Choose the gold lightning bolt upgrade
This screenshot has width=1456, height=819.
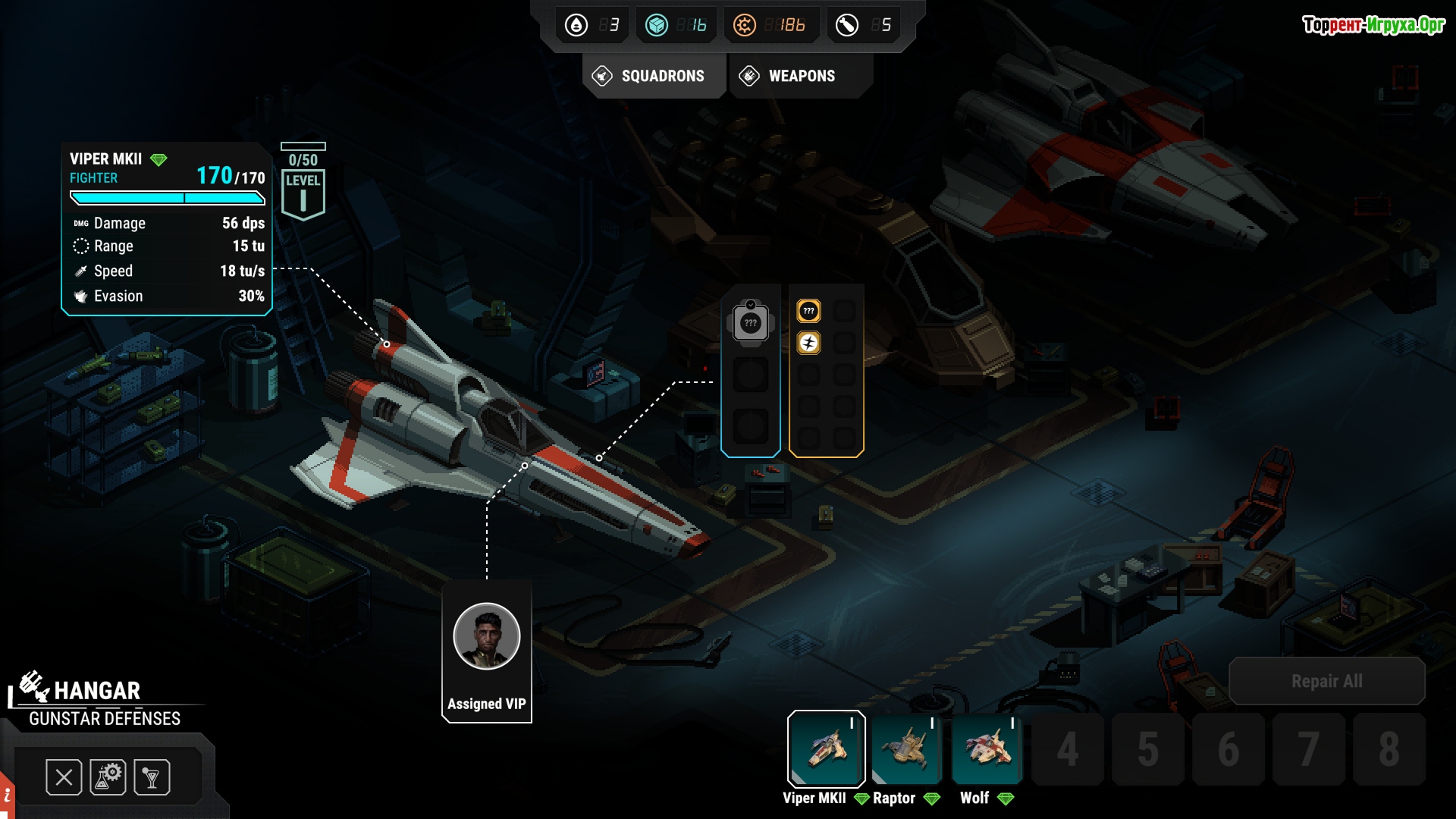tap(808, 344)
